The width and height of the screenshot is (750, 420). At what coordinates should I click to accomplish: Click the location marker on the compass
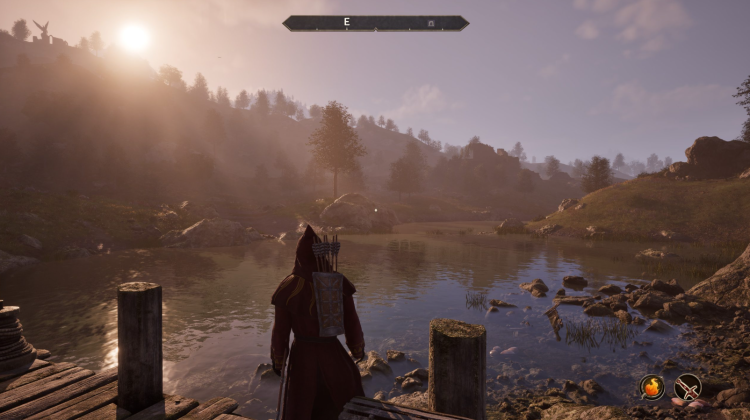431,22
